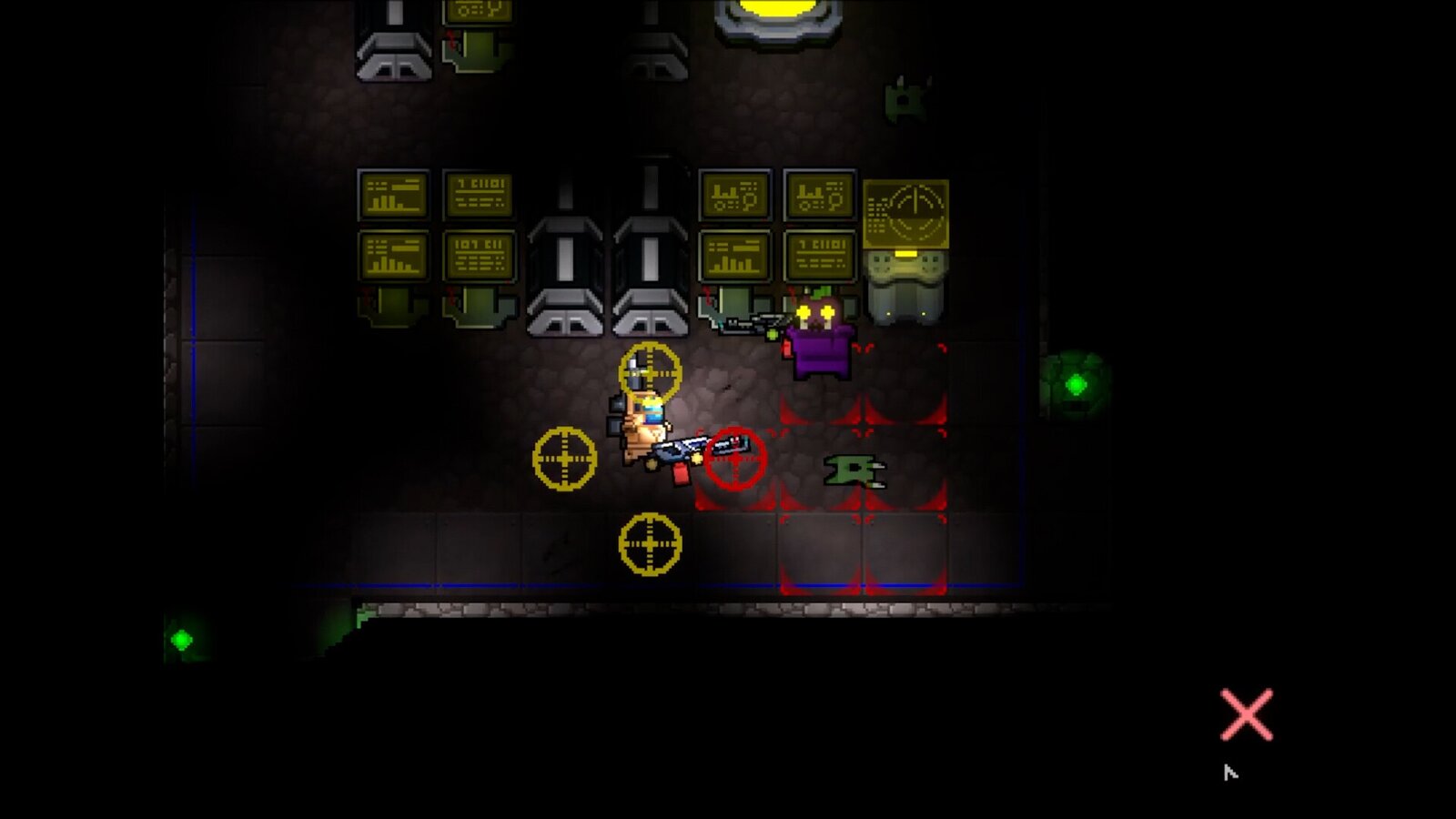The height and width of the screenshot is (819, 1456).
Task: Click the player character holding the rifle
Action: coord(646,423)
